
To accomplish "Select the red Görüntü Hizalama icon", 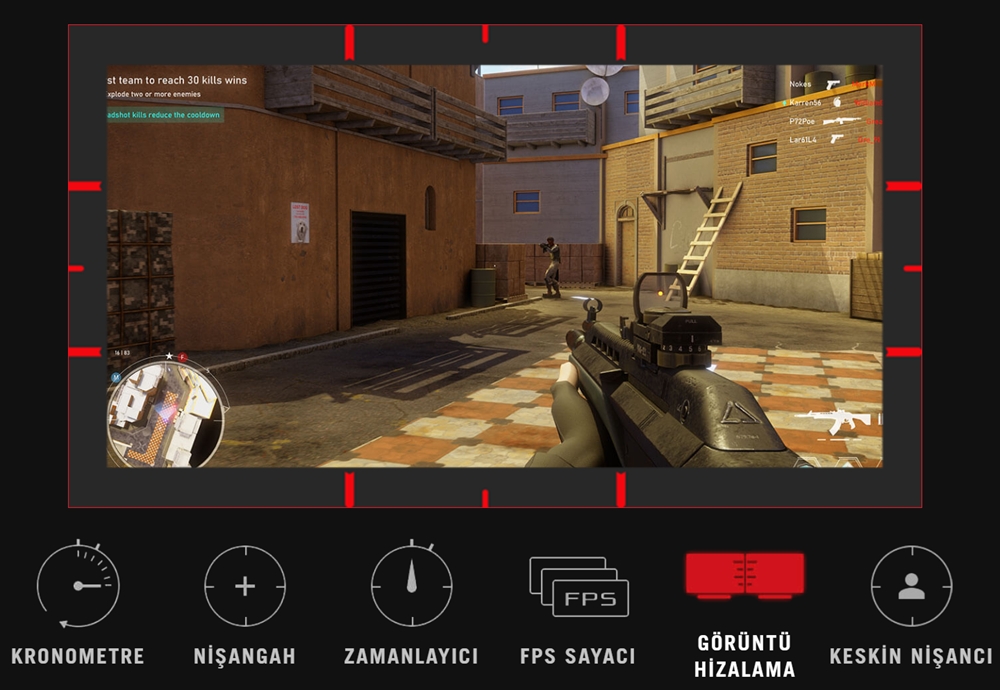I will pyautogui.click(x=744, y=577).
